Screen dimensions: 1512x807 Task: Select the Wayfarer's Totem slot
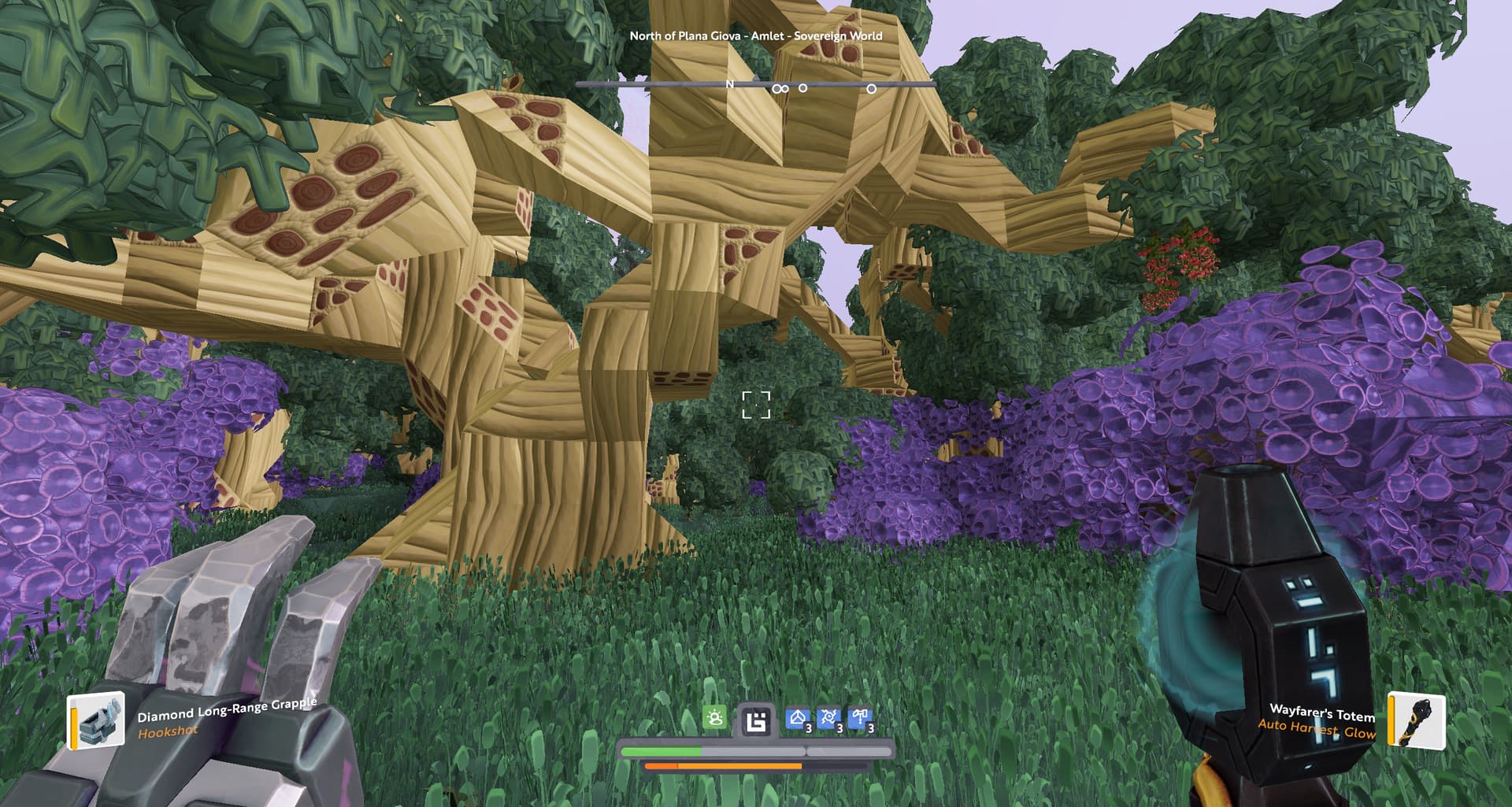pyautogui.click(x=1416, y=720)
